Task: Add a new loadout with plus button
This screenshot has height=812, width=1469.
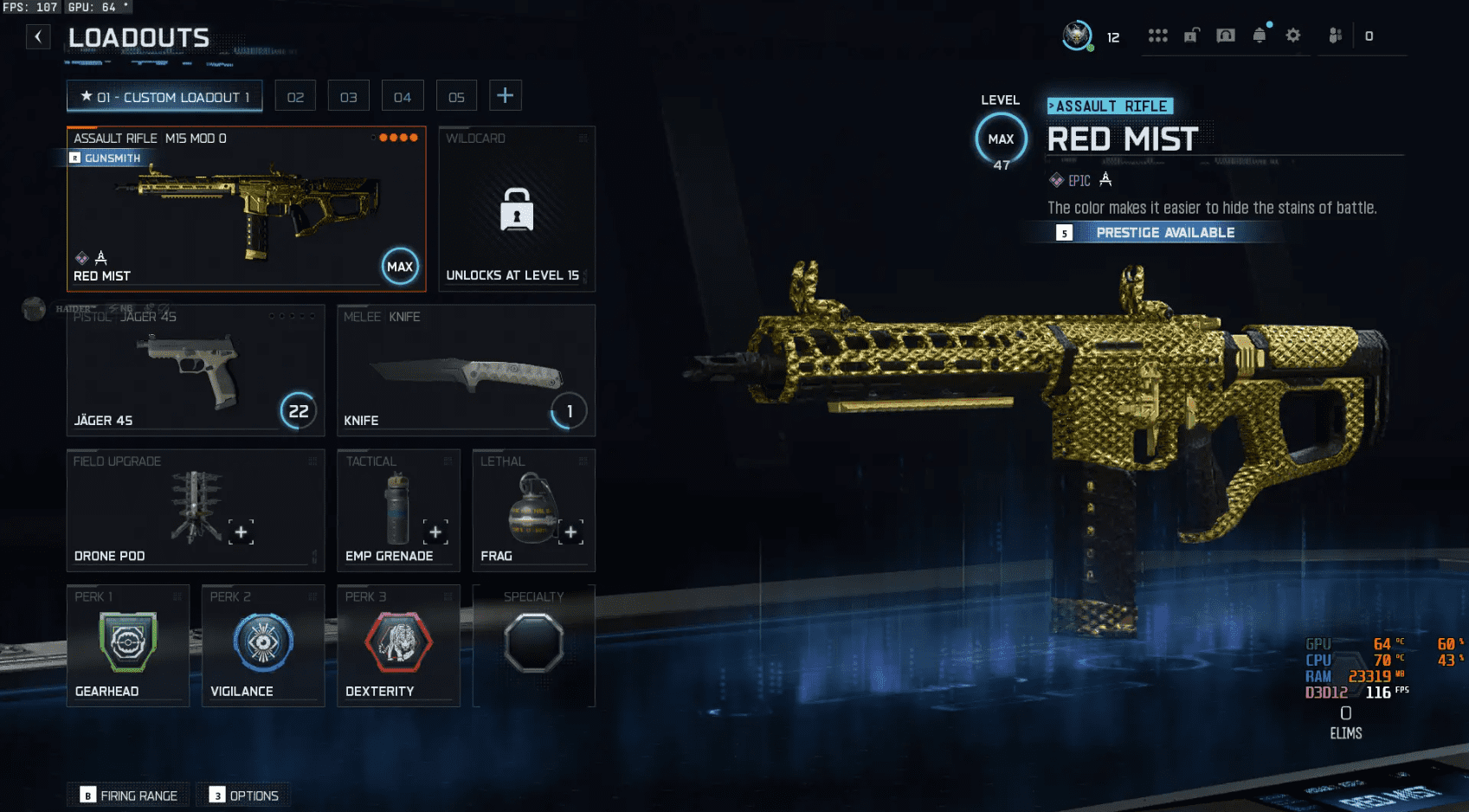Action: 506,95
